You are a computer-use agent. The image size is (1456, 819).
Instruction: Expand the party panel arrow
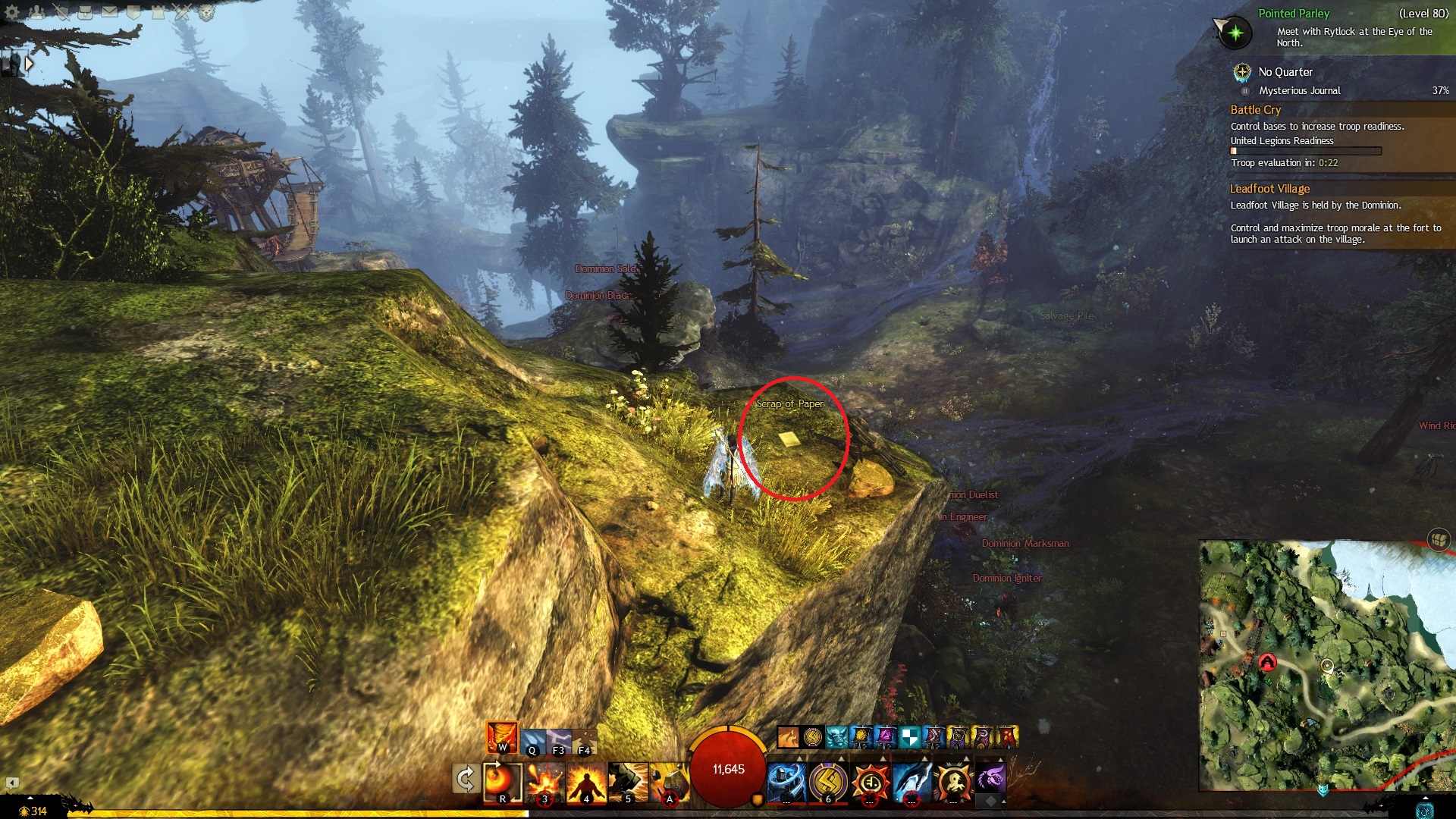pyautogui.click(x=29, y=64)
